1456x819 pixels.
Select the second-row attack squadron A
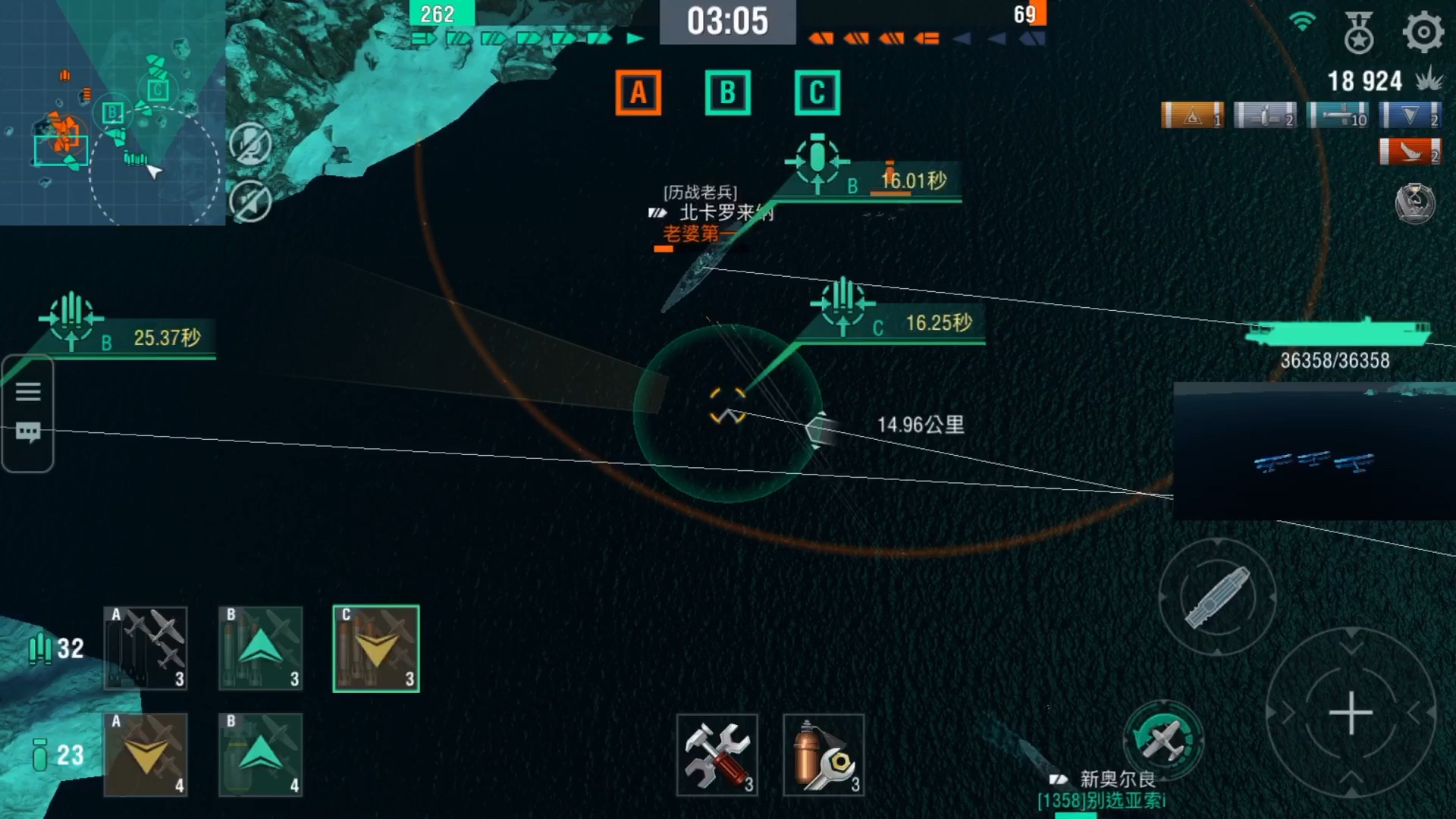(146, 756)
